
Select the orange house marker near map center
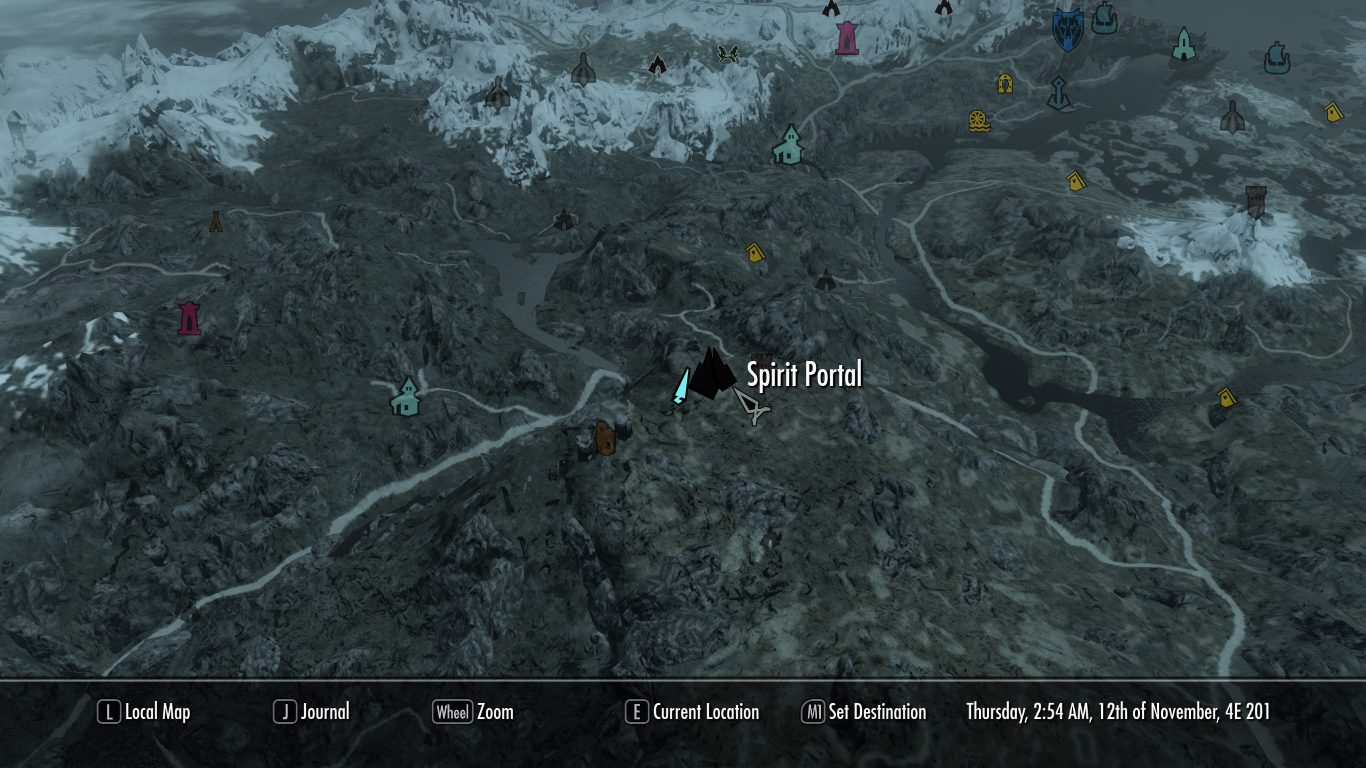[x=604, y=438]
